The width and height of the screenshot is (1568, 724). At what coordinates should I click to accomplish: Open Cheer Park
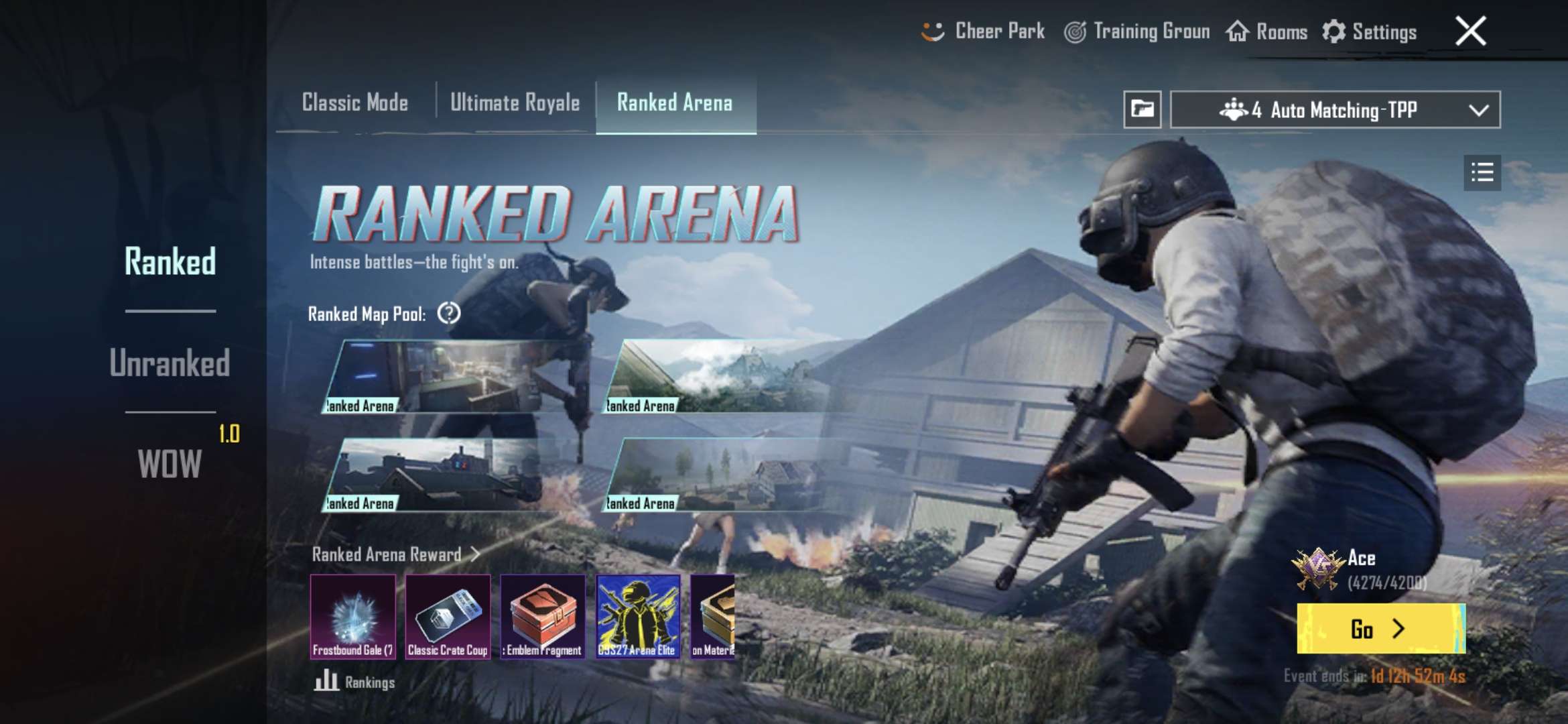click(x=984, y=32)
